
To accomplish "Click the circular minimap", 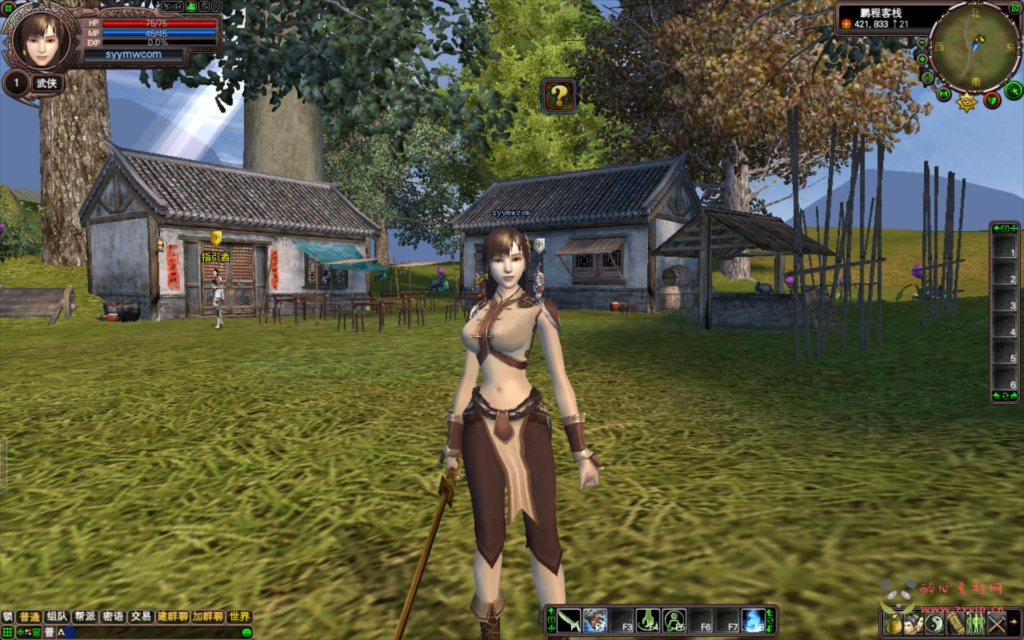I will [974, 46].
